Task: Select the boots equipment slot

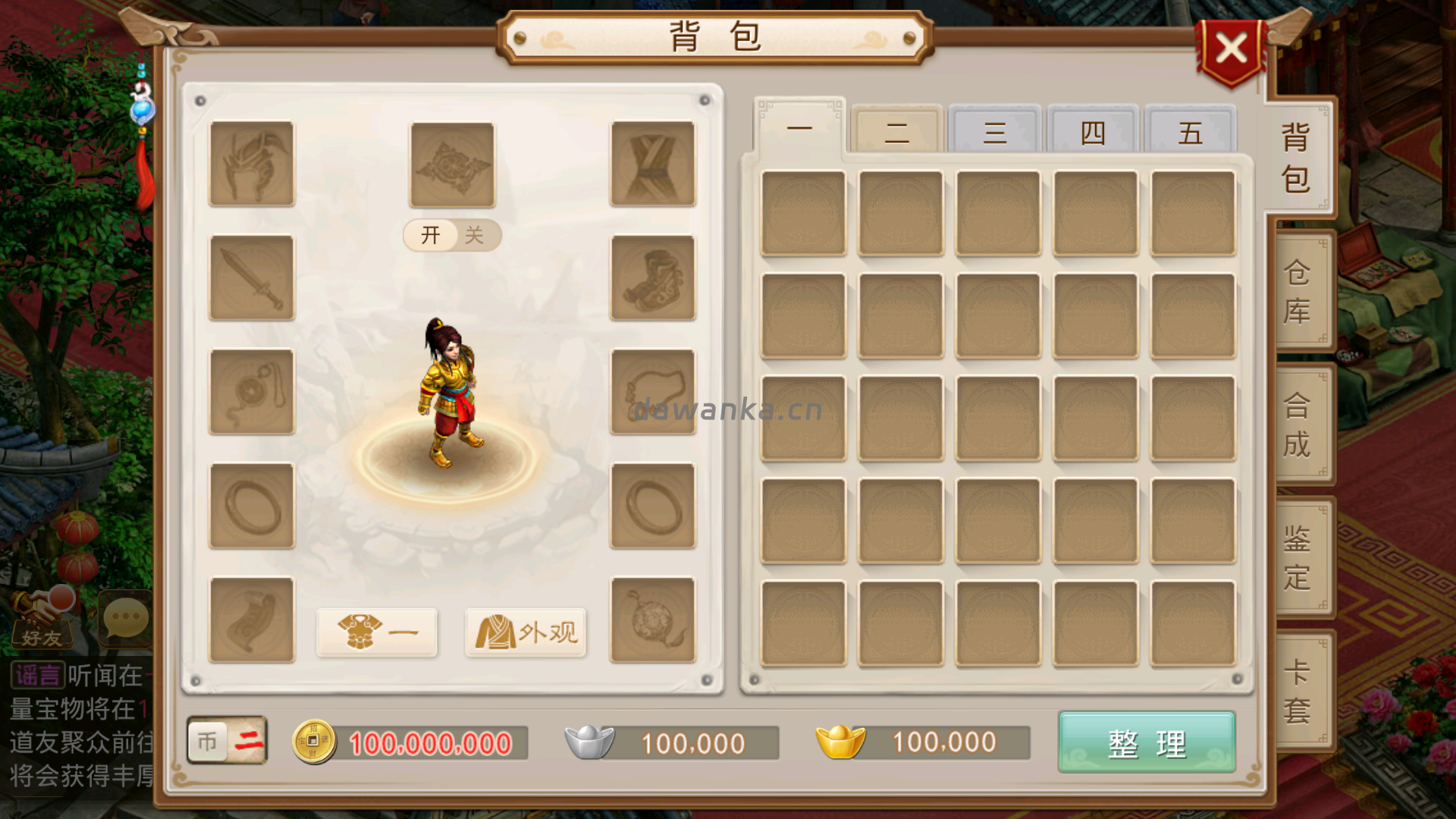Action: (653, 278)
